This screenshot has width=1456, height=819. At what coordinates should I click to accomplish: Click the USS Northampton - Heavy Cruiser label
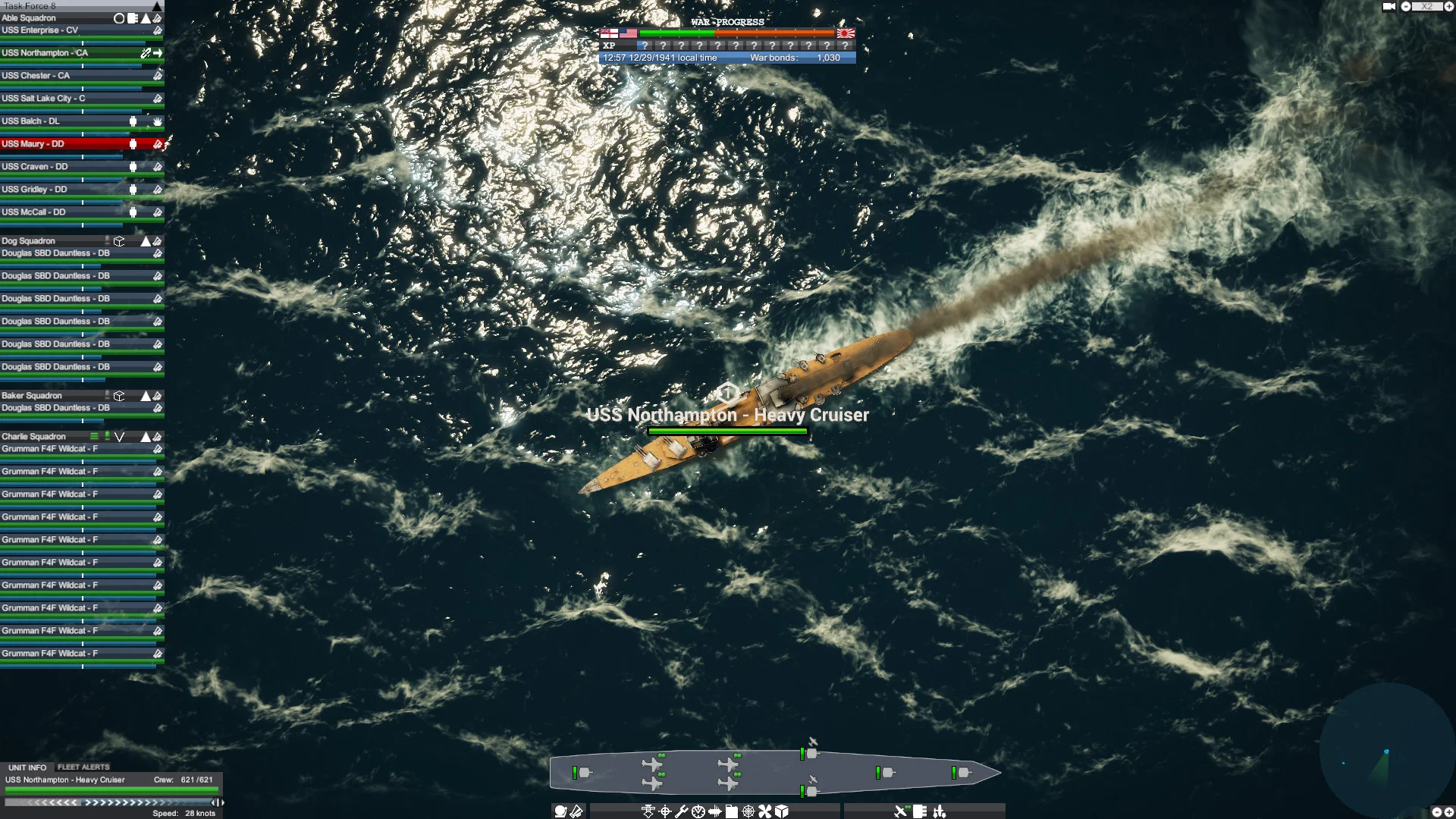728,416
